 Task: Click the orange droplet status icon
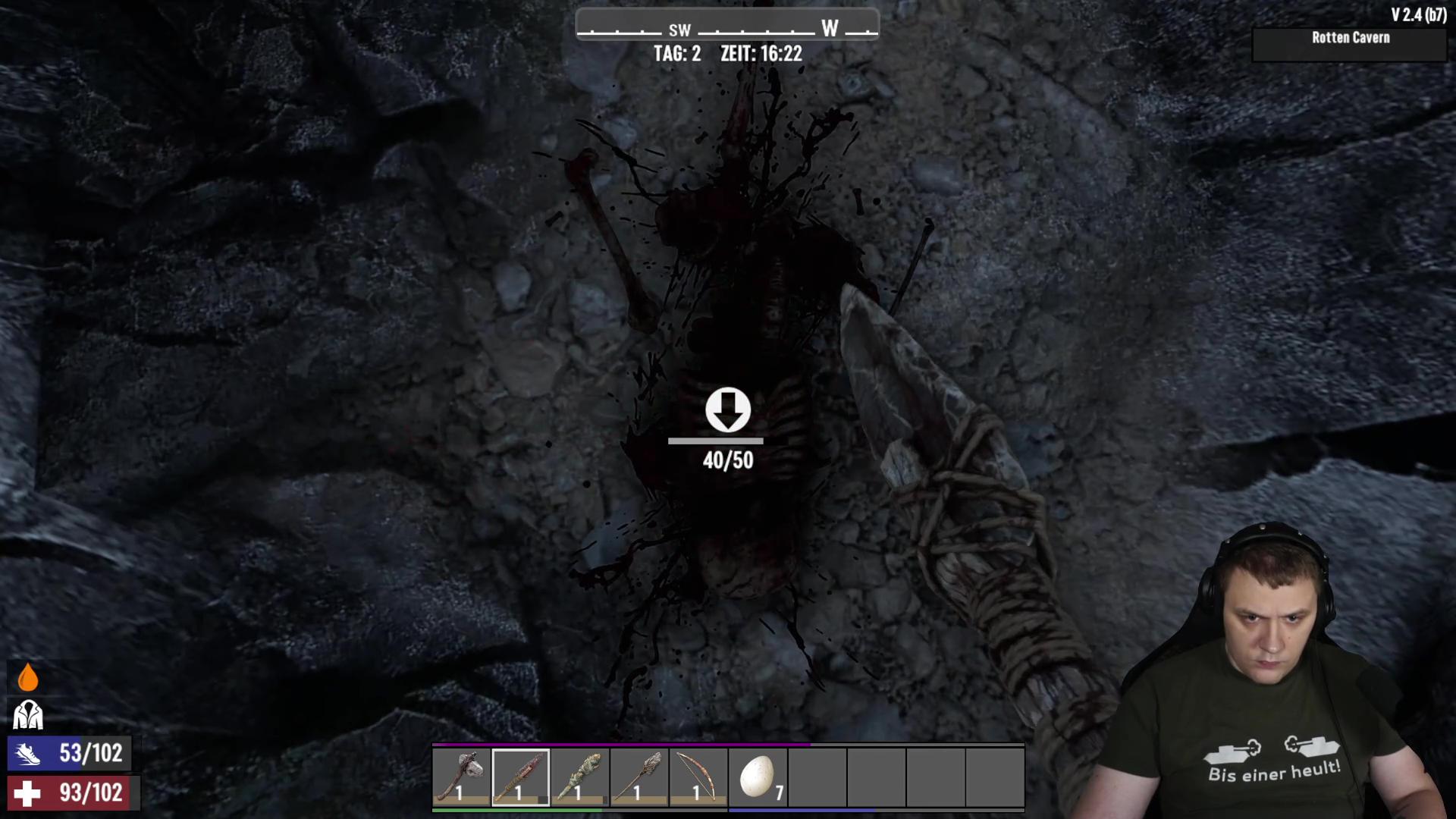coord(28,677)
